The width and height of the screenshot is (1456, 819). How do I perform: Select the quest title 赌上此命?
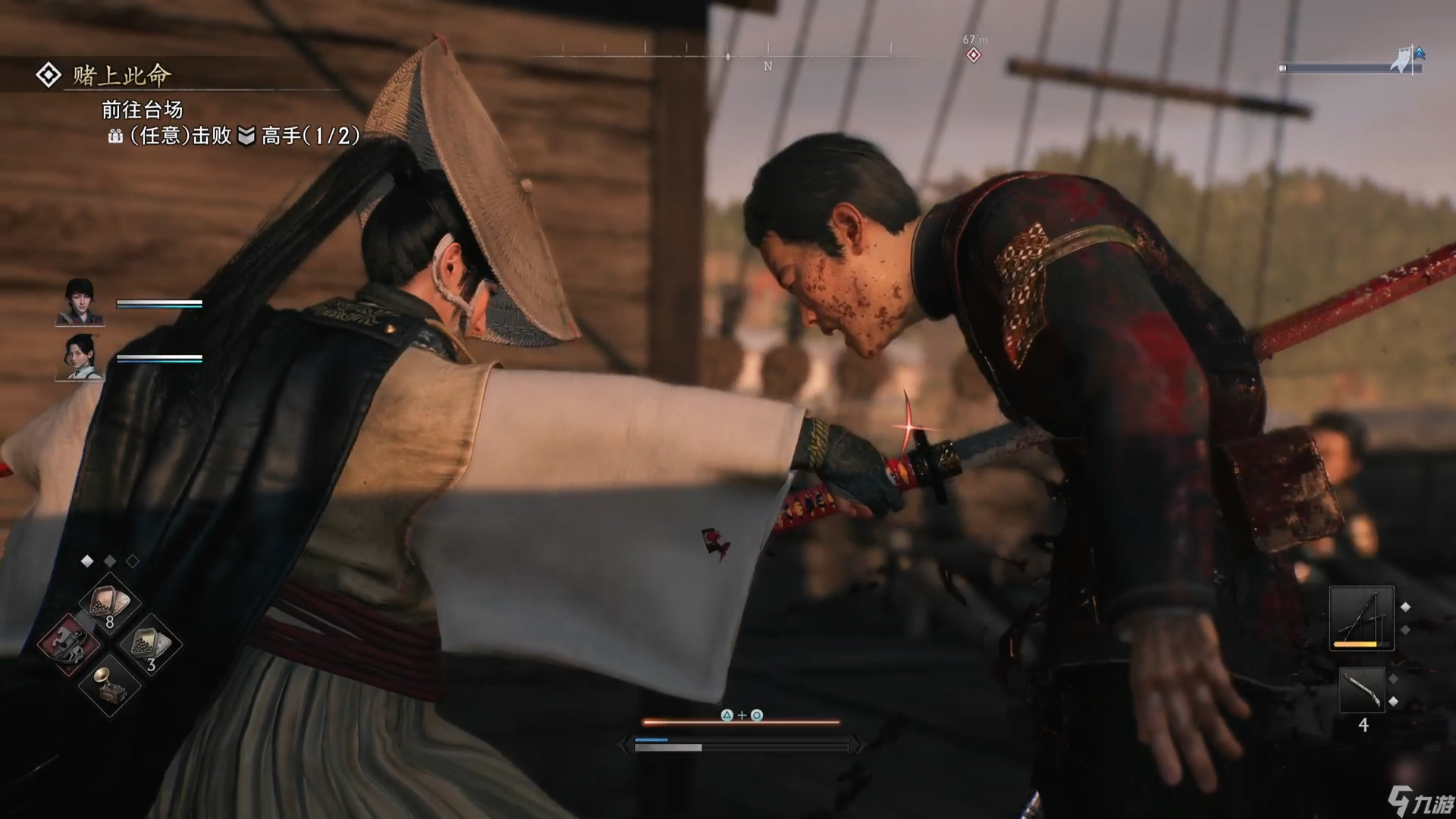121,75
